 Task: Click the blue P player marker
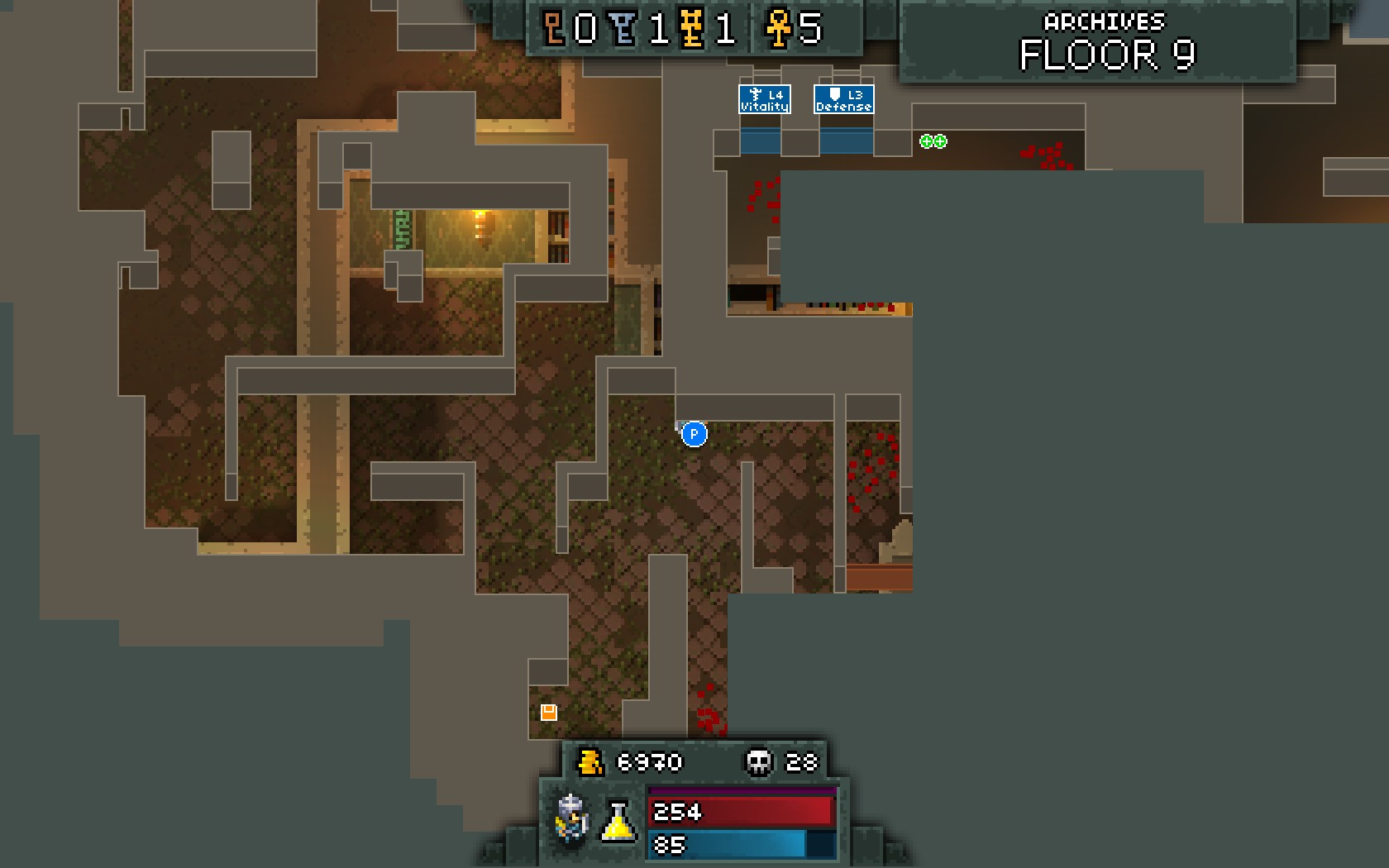[x=694, y=433]
